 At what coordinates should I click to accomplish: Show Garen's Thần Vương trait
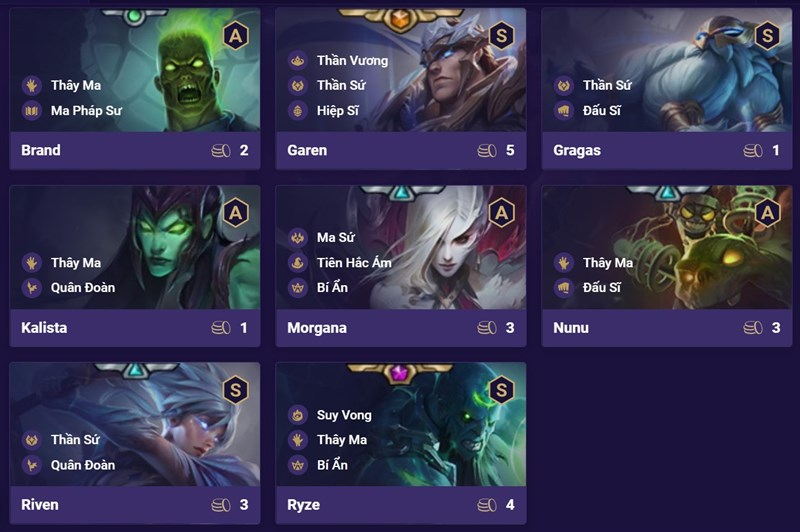352,61
